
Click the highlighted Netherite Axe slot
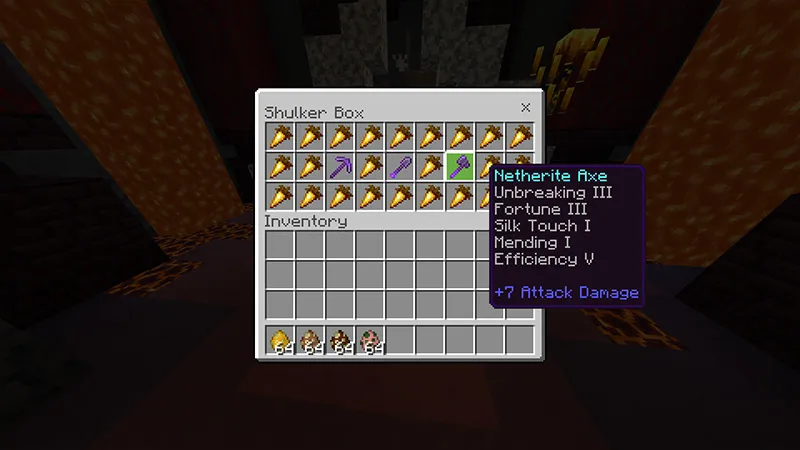[x=460, y=166]
